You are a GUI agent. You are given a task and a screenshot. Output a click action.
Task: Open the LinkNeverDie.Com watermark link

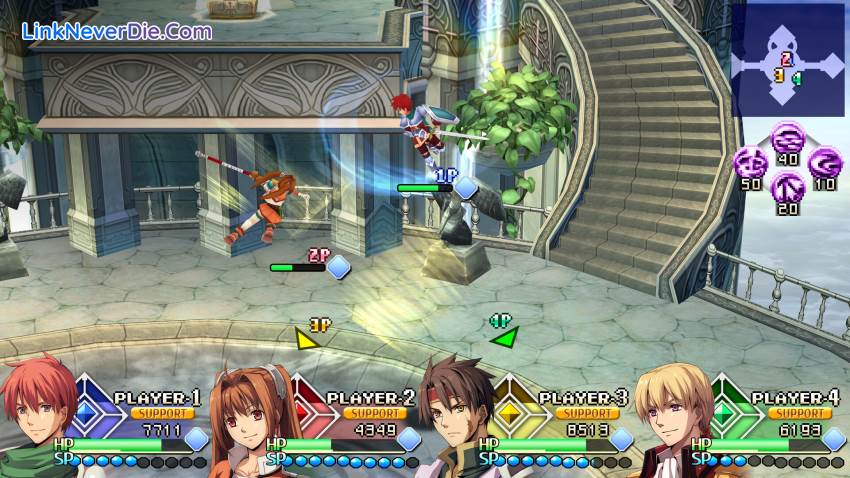coord(117,31)
